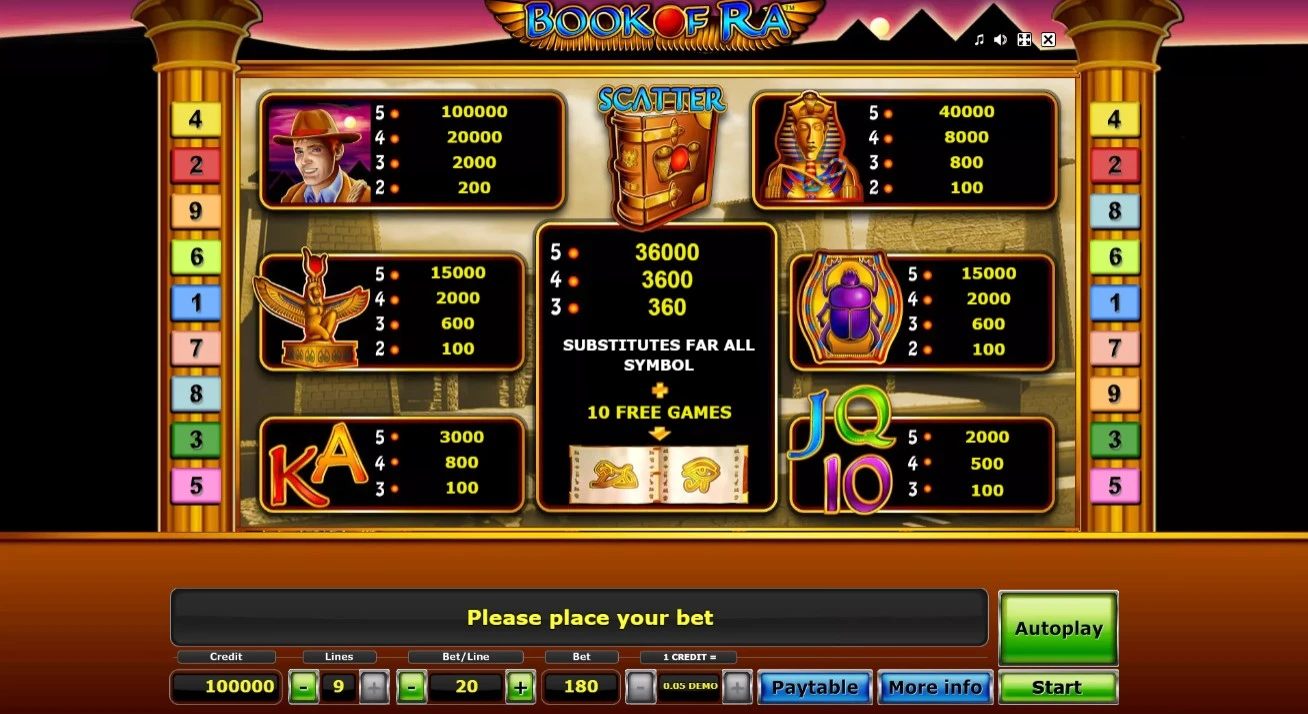Open the More info page

(x=935, y=687)
